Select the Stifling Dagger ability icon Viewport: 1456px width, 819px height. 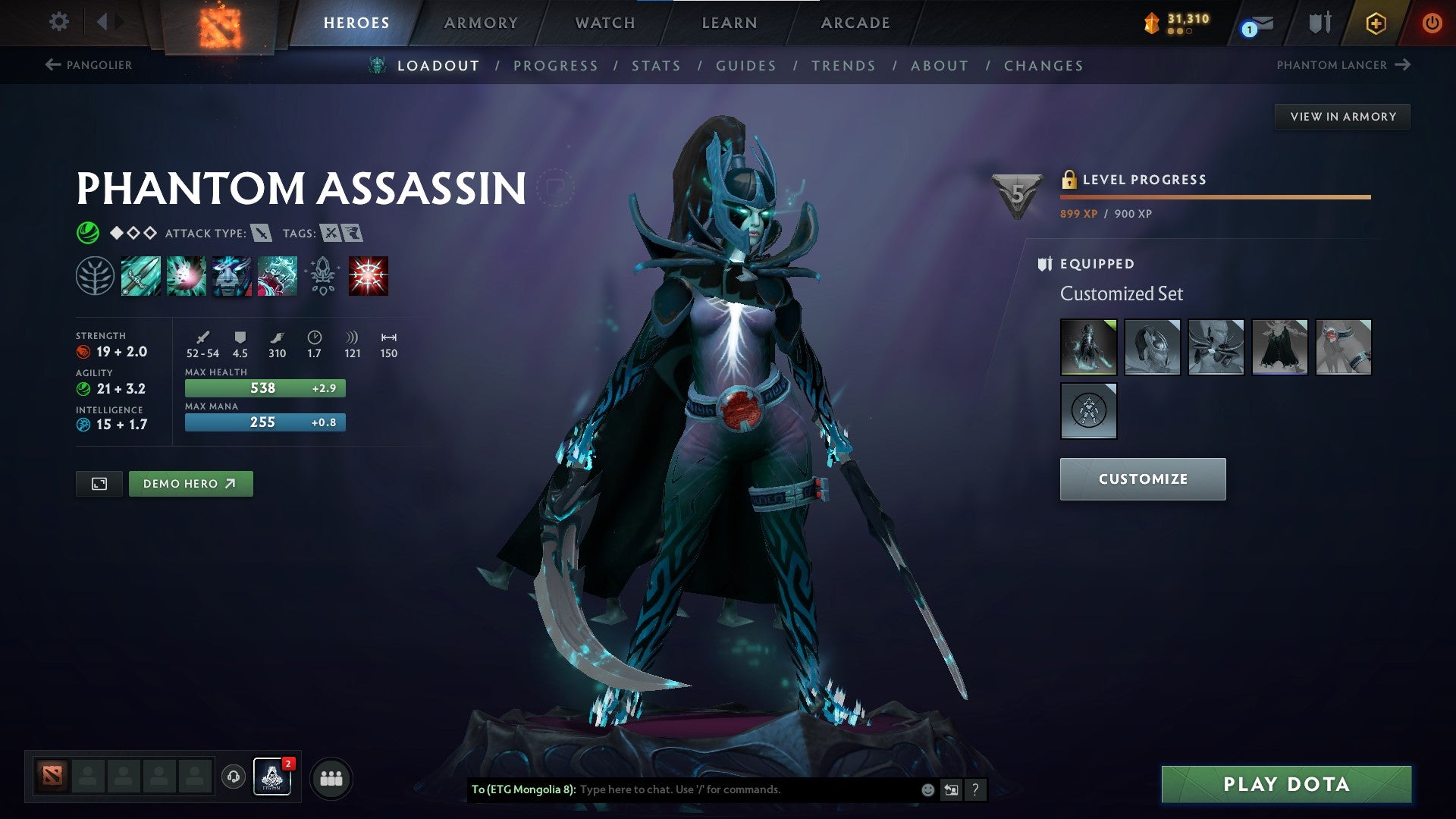click(141, 276)
